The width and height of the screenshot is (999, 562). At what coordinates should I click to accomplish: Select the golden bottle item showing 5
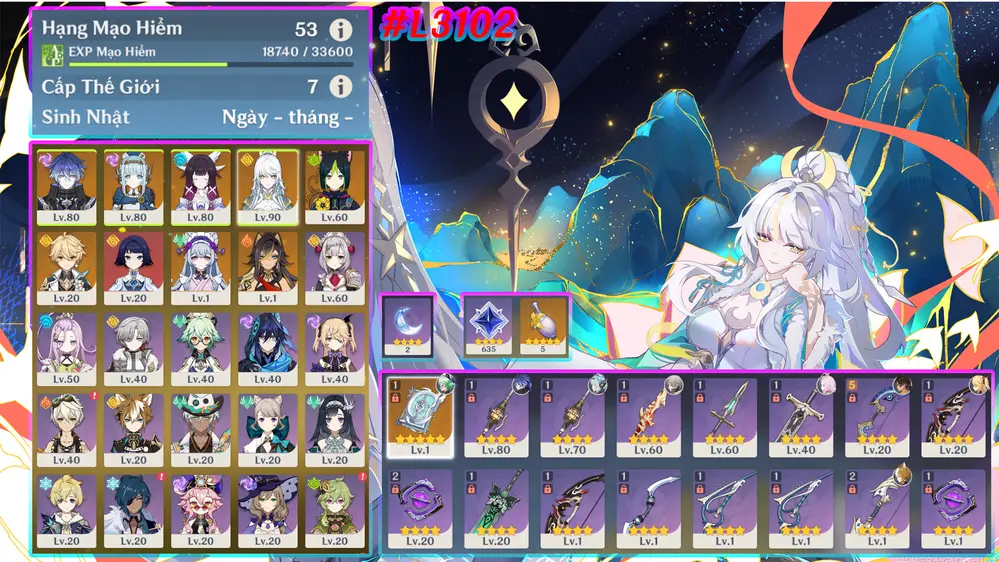[x=544, y=325]
